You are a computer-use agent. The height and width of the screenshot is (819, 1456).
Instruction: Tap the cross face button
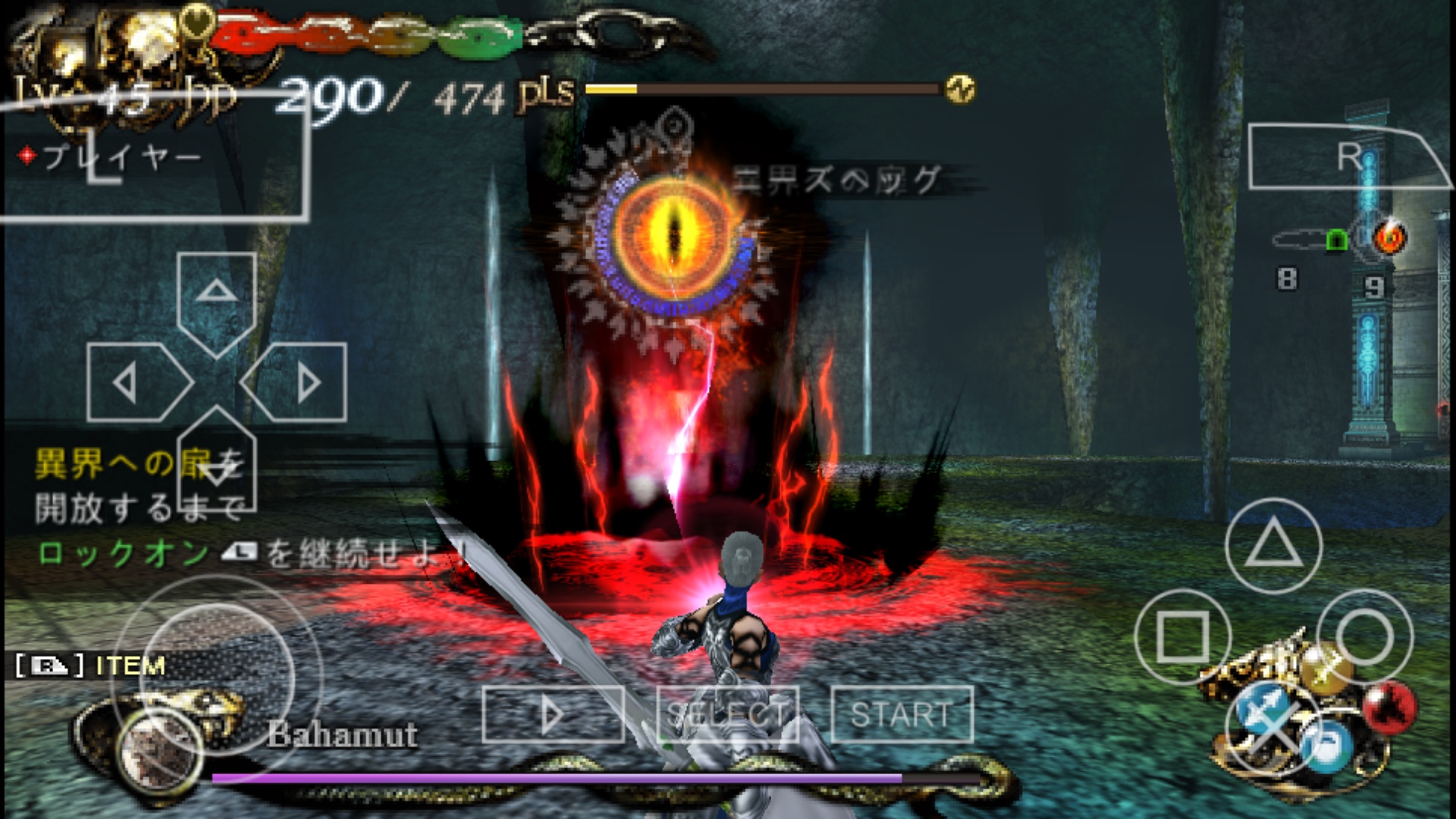[1273, 728]
